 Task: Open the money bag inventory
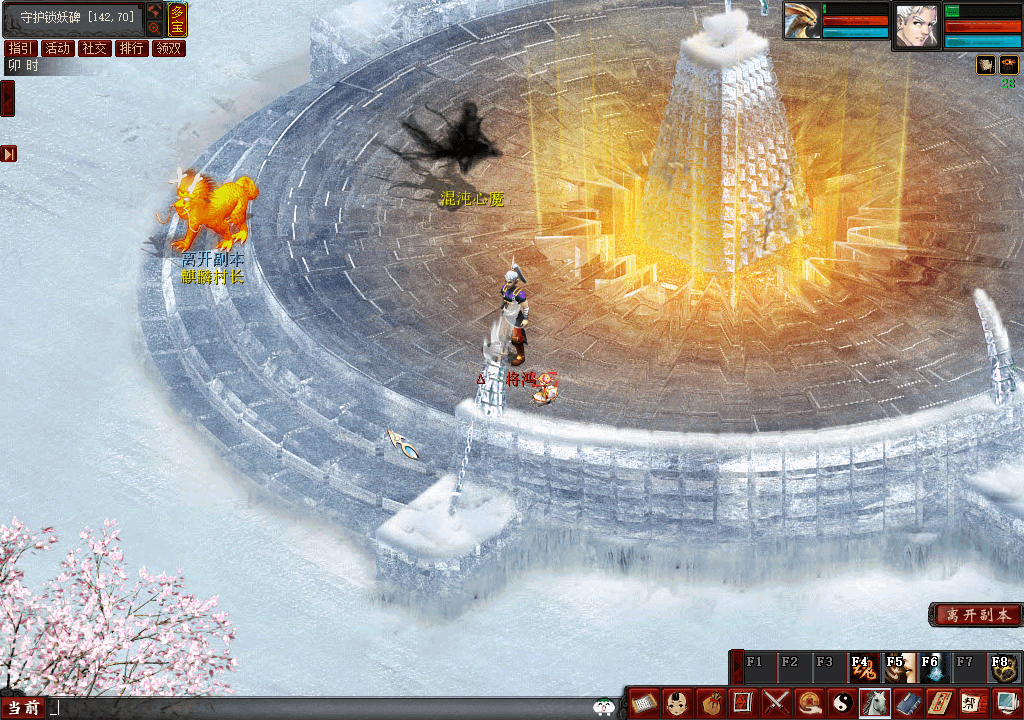click(x=711, y=703)
